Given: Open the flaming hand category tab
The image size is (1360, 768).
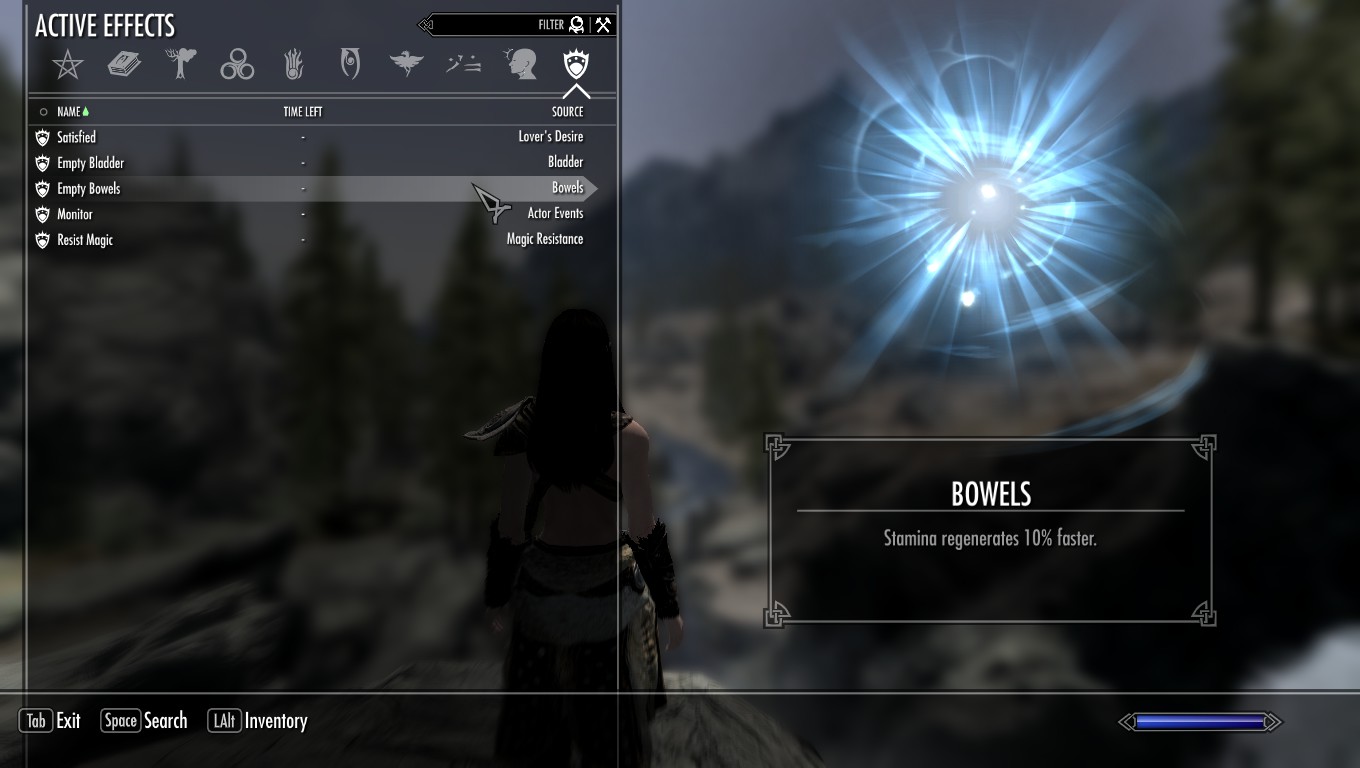Looking at the screenshot, I should pyautogui.click(x=294, y=66).
